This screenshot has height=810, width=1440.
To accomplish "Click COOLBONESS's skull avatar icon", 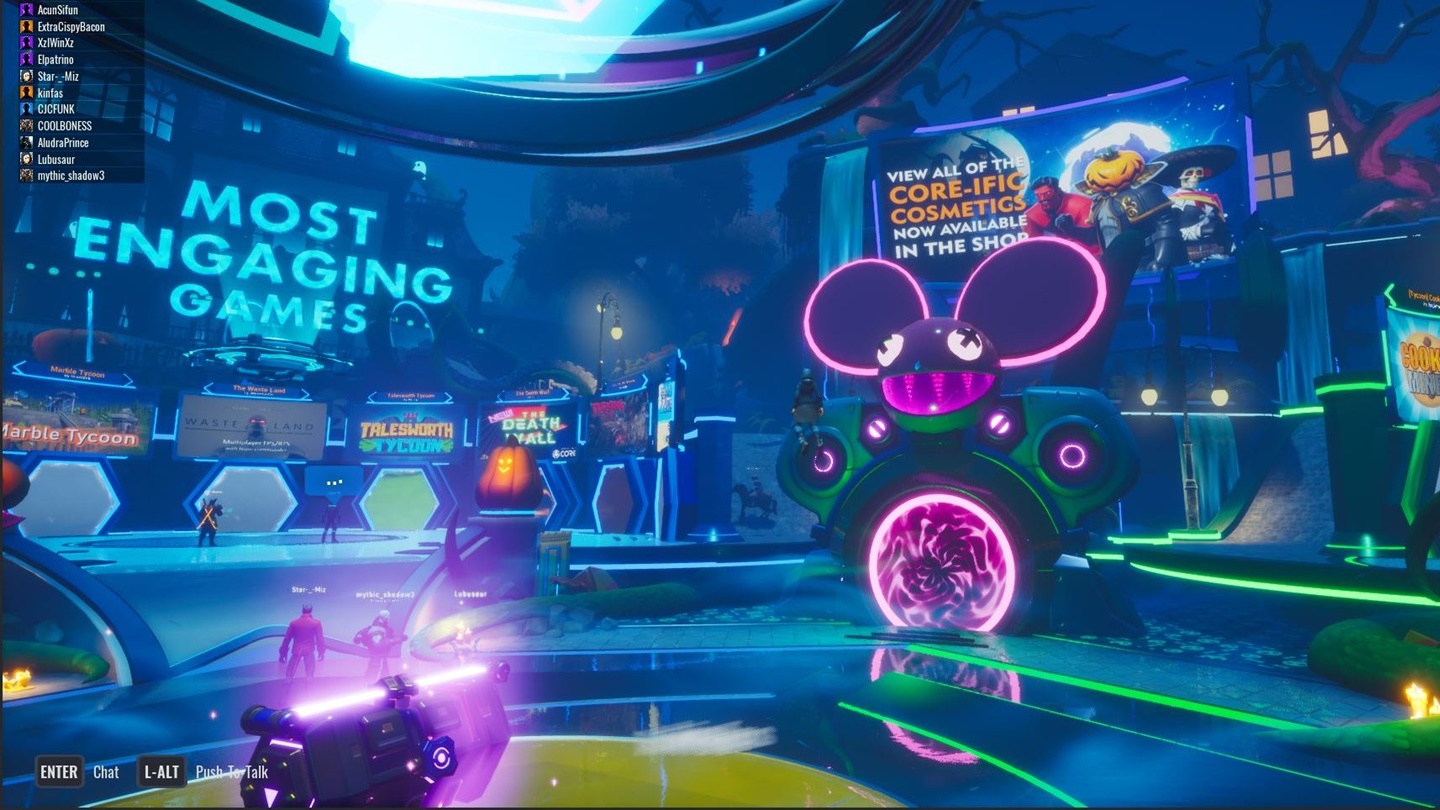I will pyautogui.click(x=25, y=125).
